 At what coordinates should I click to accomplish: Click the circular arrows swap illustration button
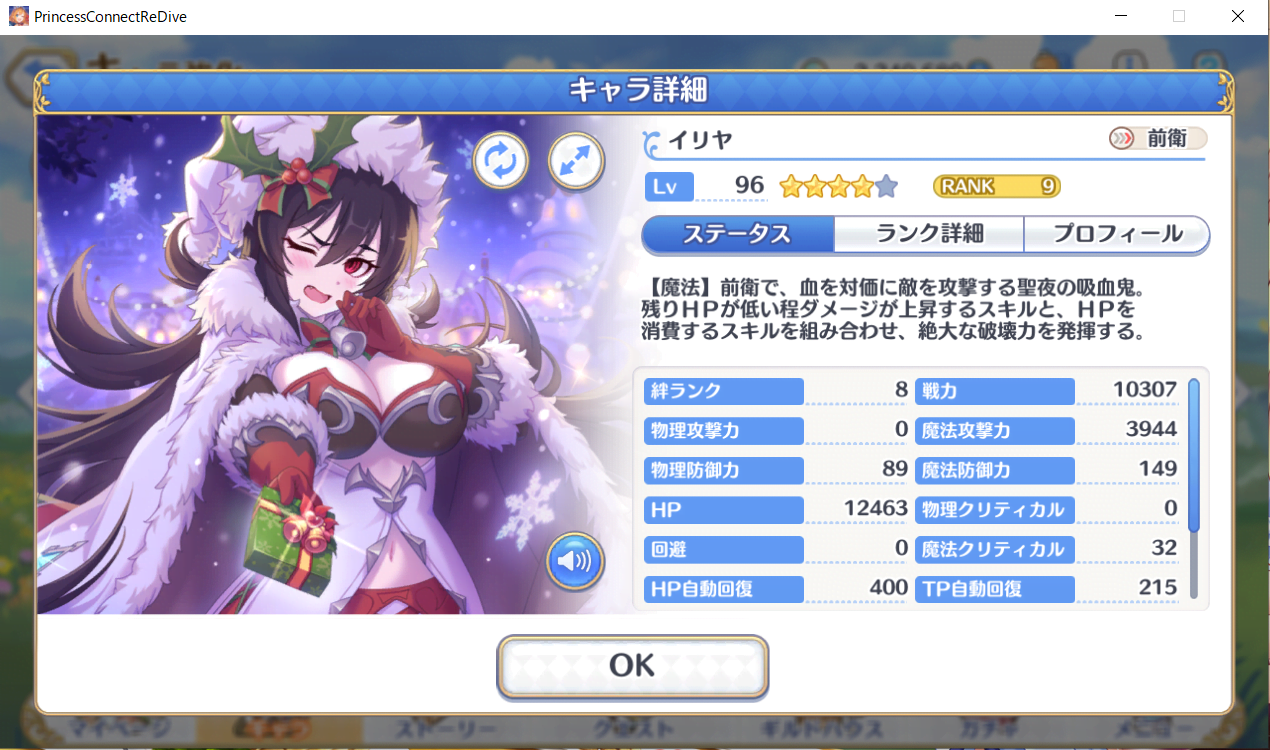500,160
